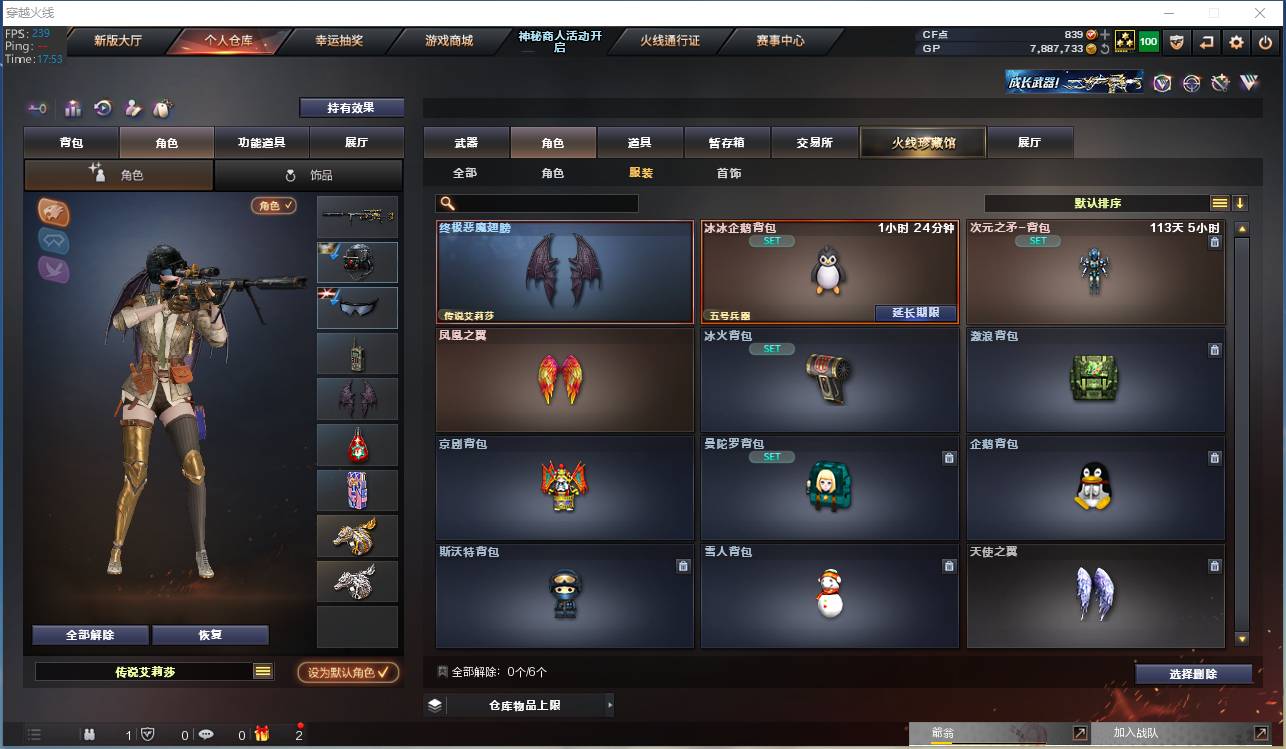The height and width of the screenshot is (749, 1286).
Task: Click the 全部解除 button under the character
Action: coord(92,634)
